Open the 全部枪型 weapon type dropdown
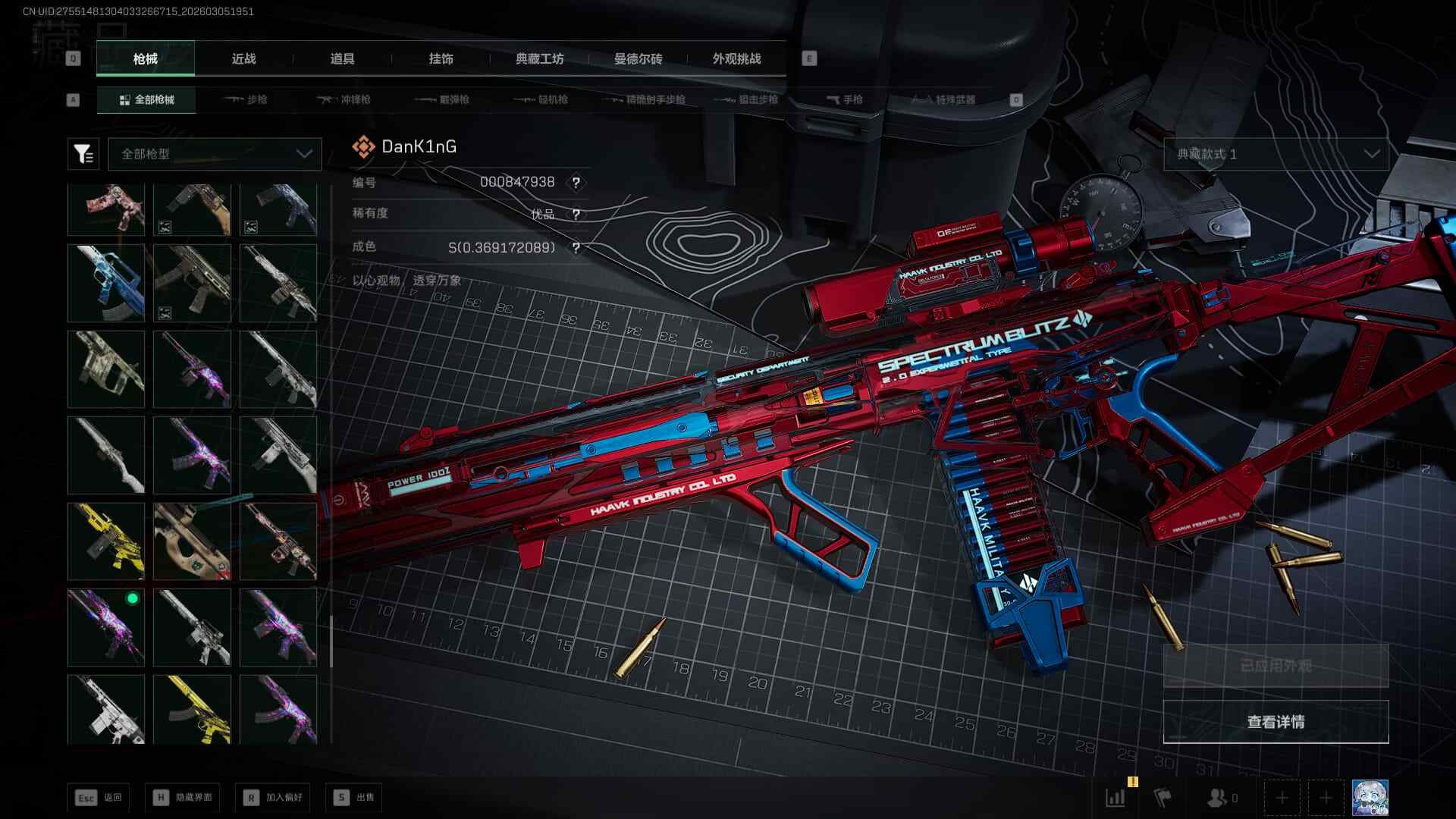1456x819 pixels. coord(215,154)
